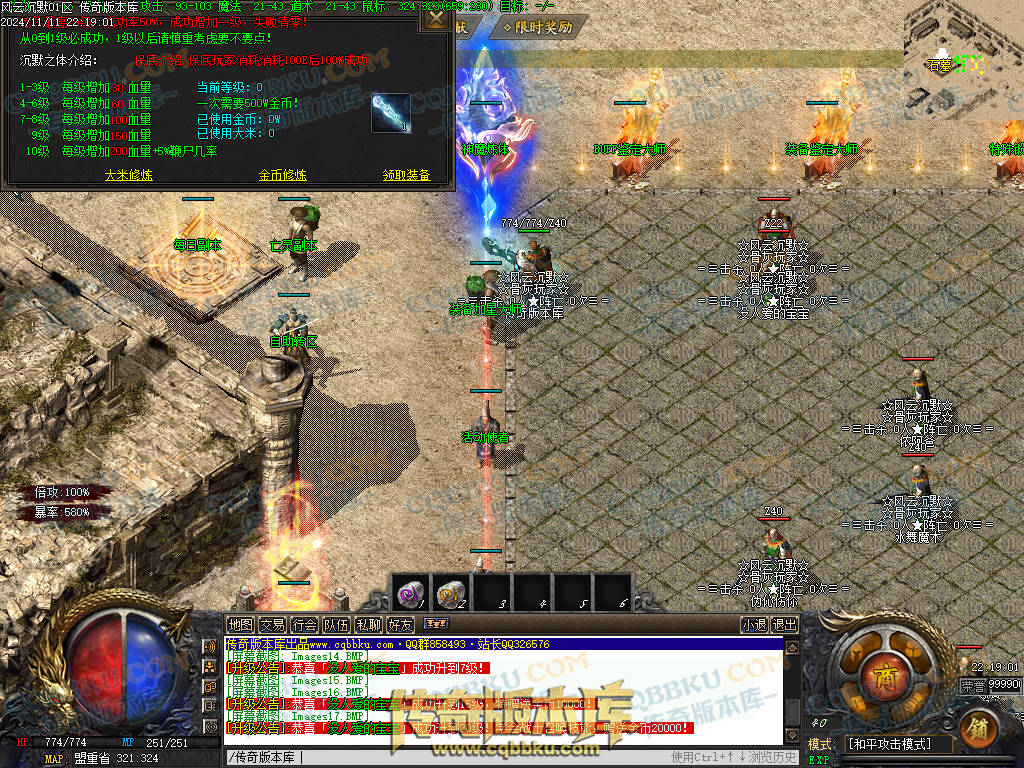Open the 私聊 private chat button
Screen dimensions: 1024x768
pos(368,625)
